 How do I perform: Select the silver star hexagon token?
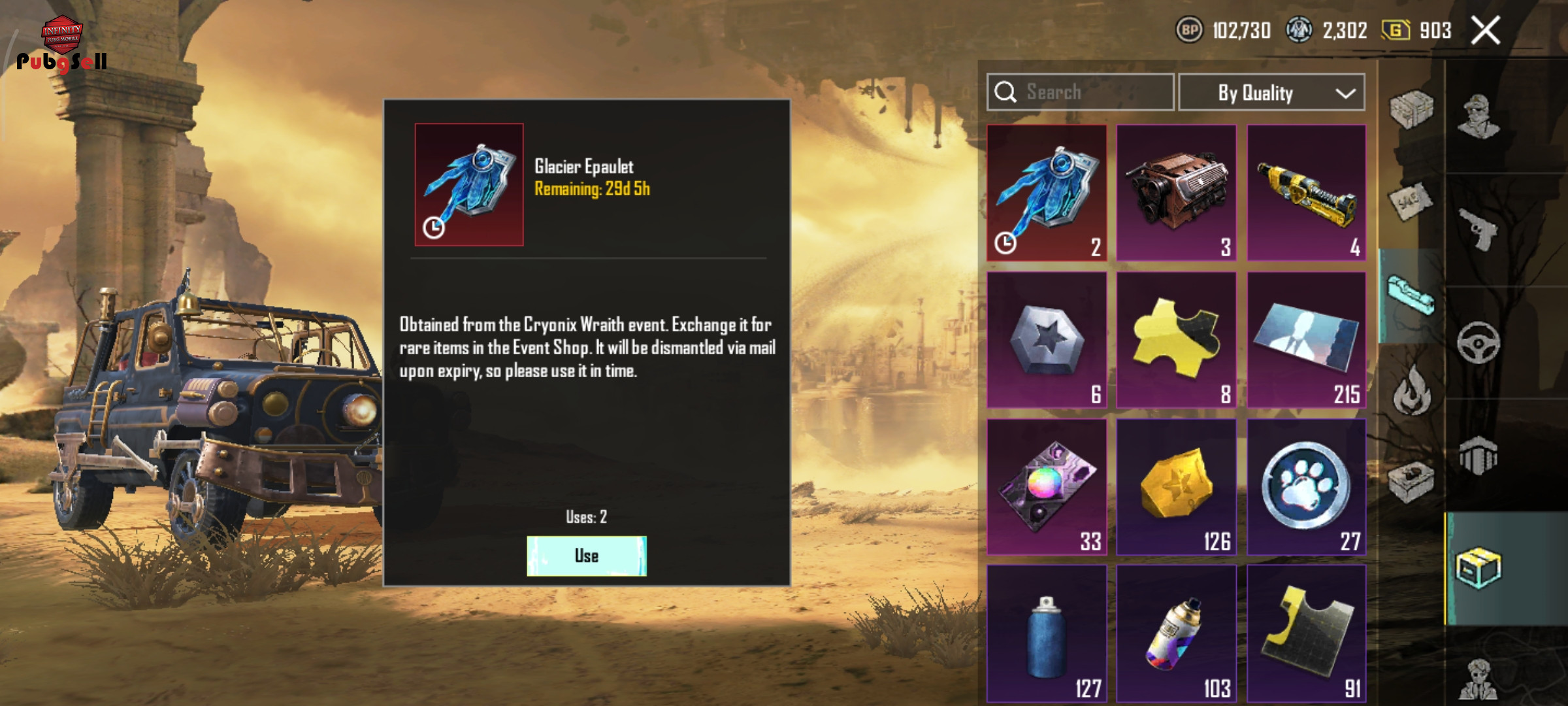[1047, 340]
